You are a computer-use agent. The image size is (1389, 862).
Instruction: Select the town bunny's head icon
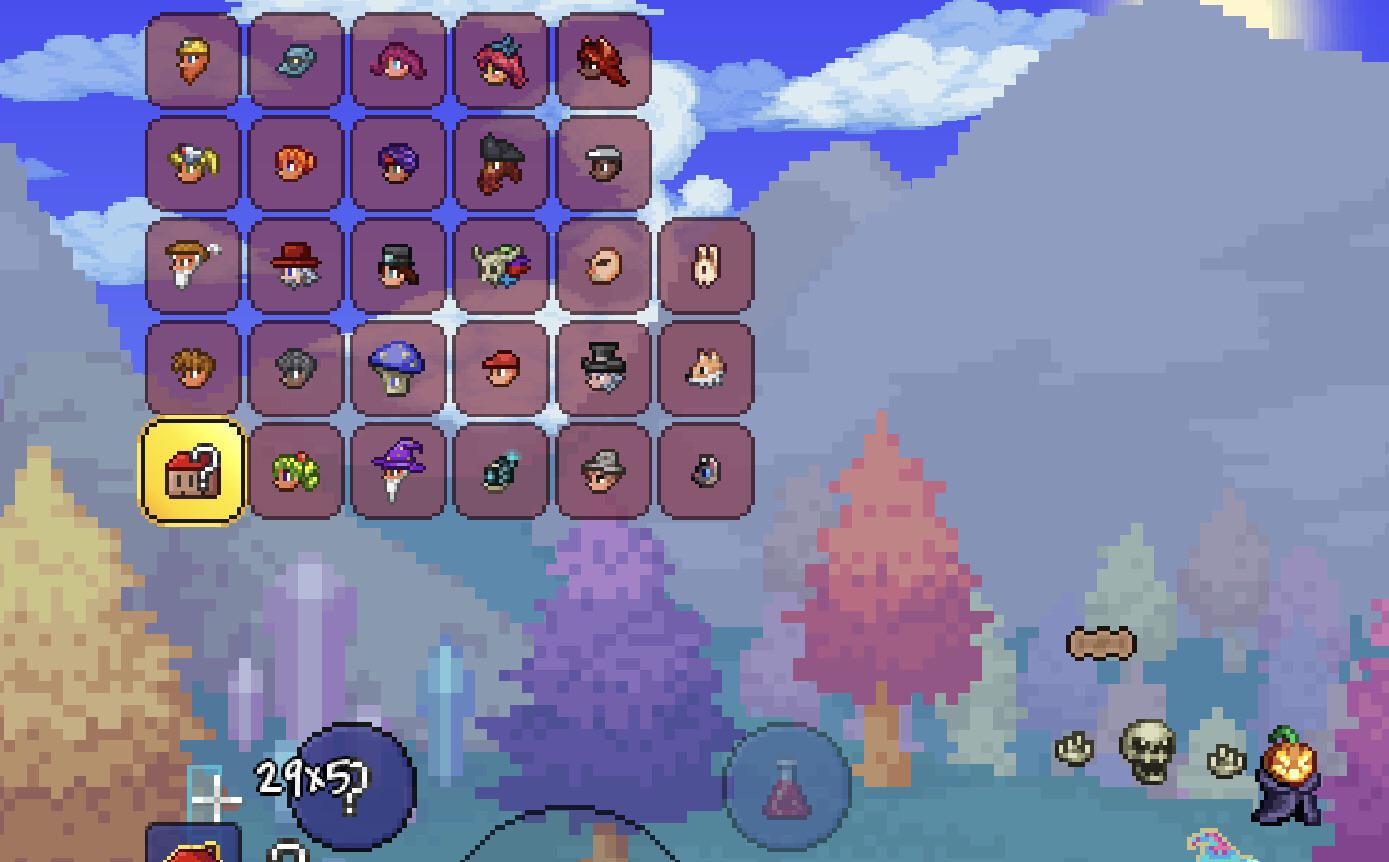[x=707, y=265]
